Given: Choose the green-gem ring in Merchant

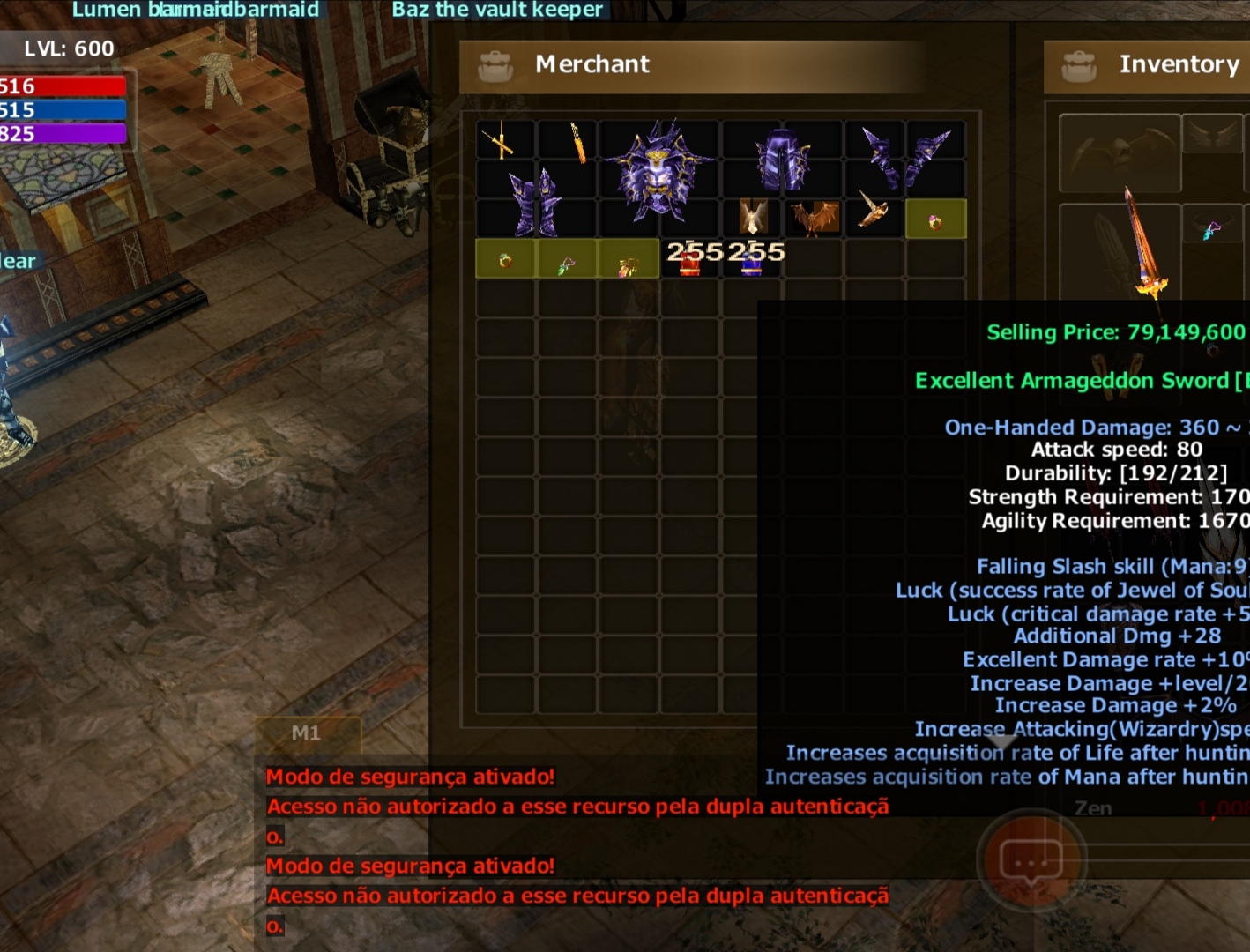Looking at the screenshot, I should (x=506, y=260).
